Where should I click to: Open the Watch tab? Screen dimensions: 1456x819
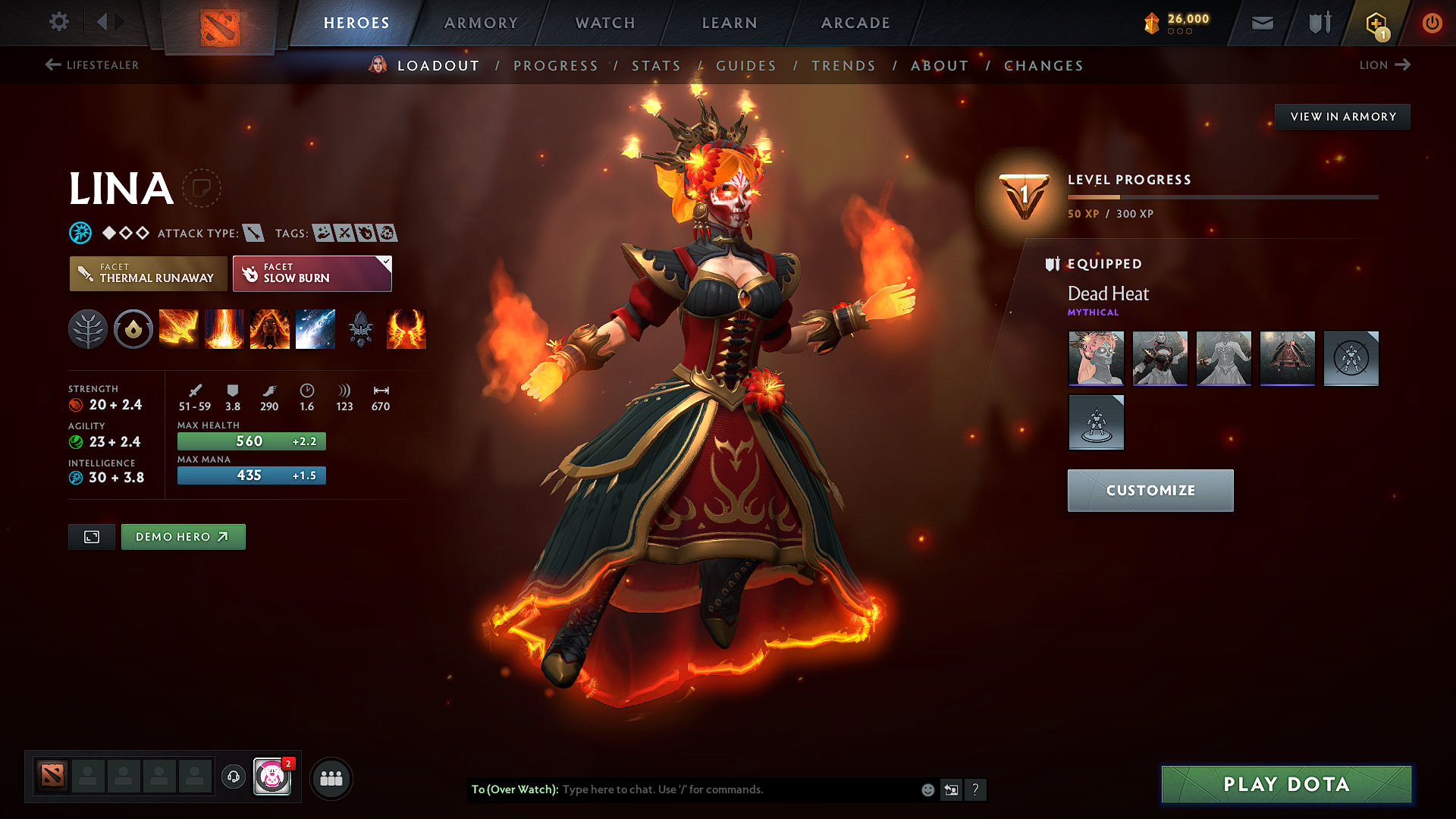click(x=605, y=23)
